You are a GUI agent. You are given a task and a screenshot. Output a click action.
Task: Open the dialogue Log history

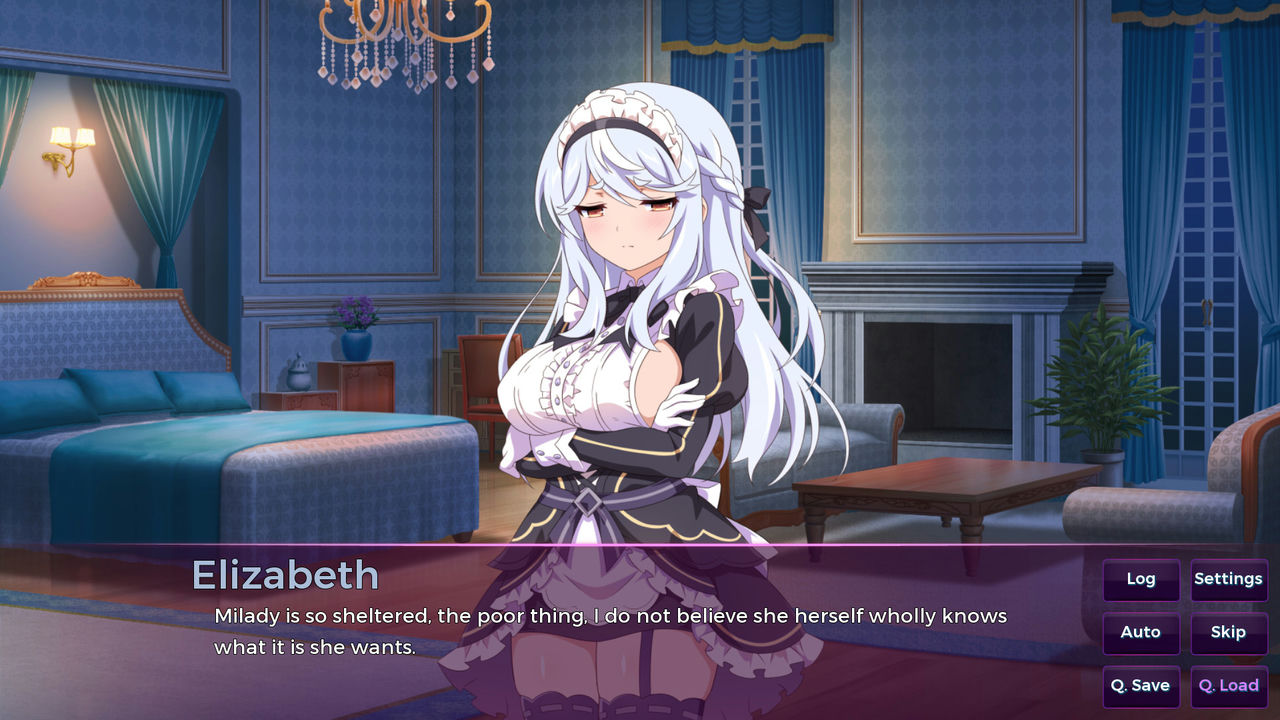click(1141, 579)
